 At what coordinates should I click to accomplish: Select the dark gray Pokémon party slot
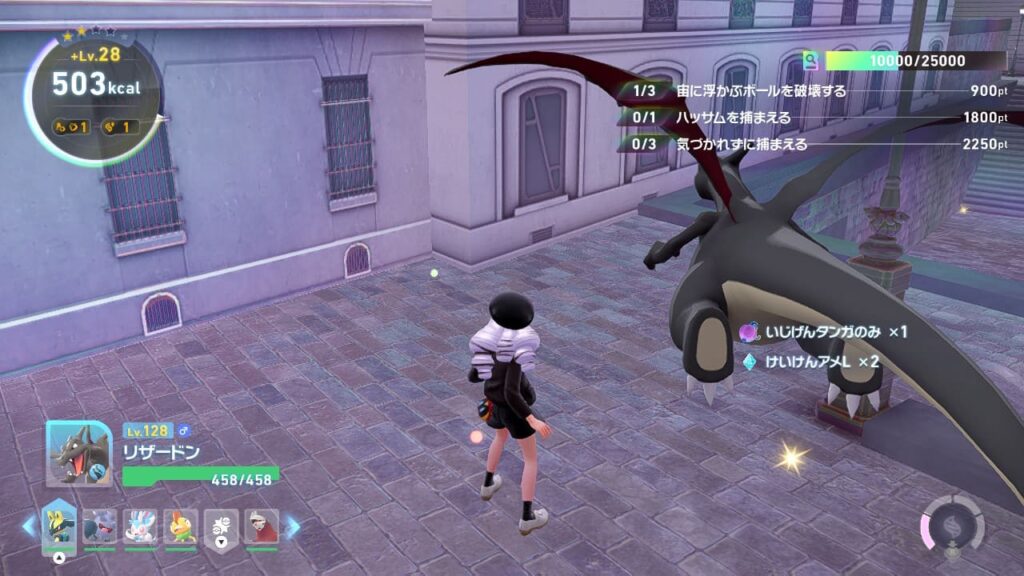100,526
